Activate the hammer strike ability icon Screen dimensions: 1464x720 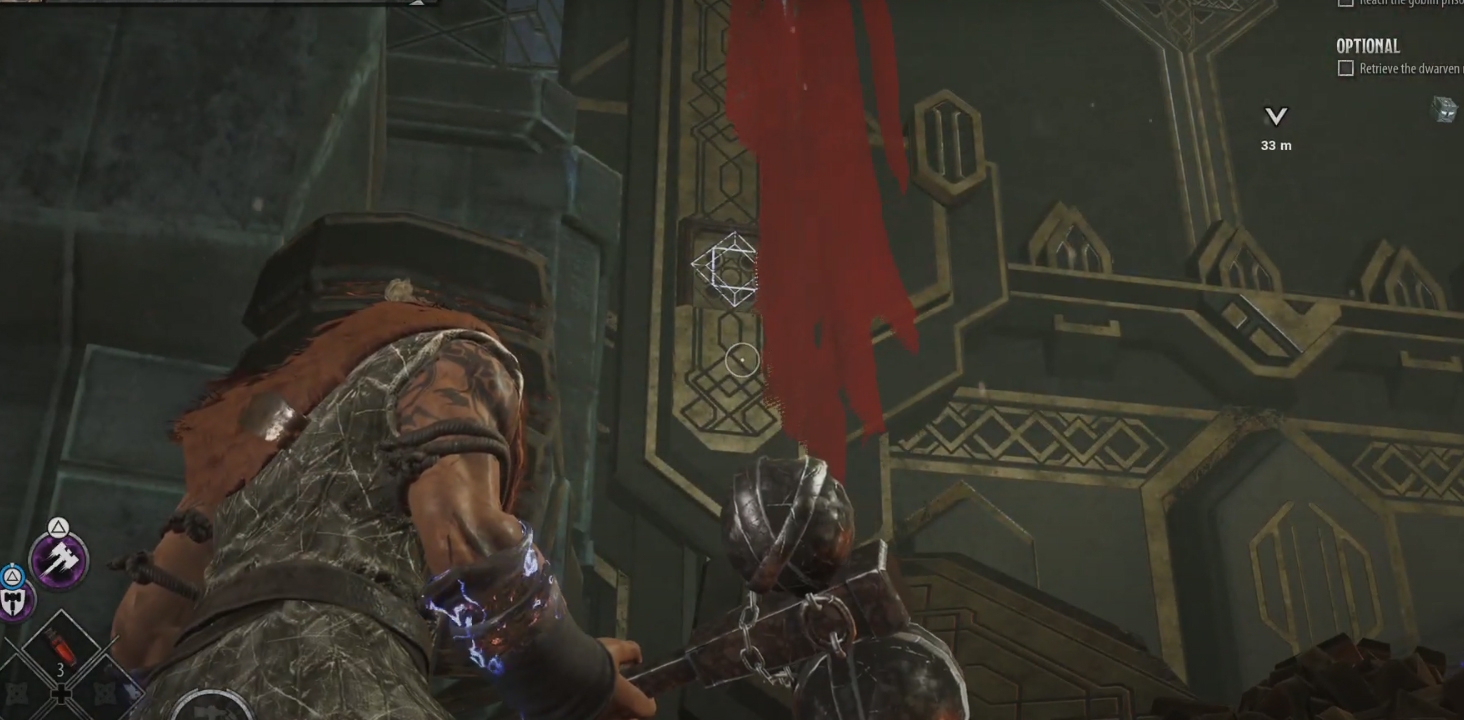[59, 559]
